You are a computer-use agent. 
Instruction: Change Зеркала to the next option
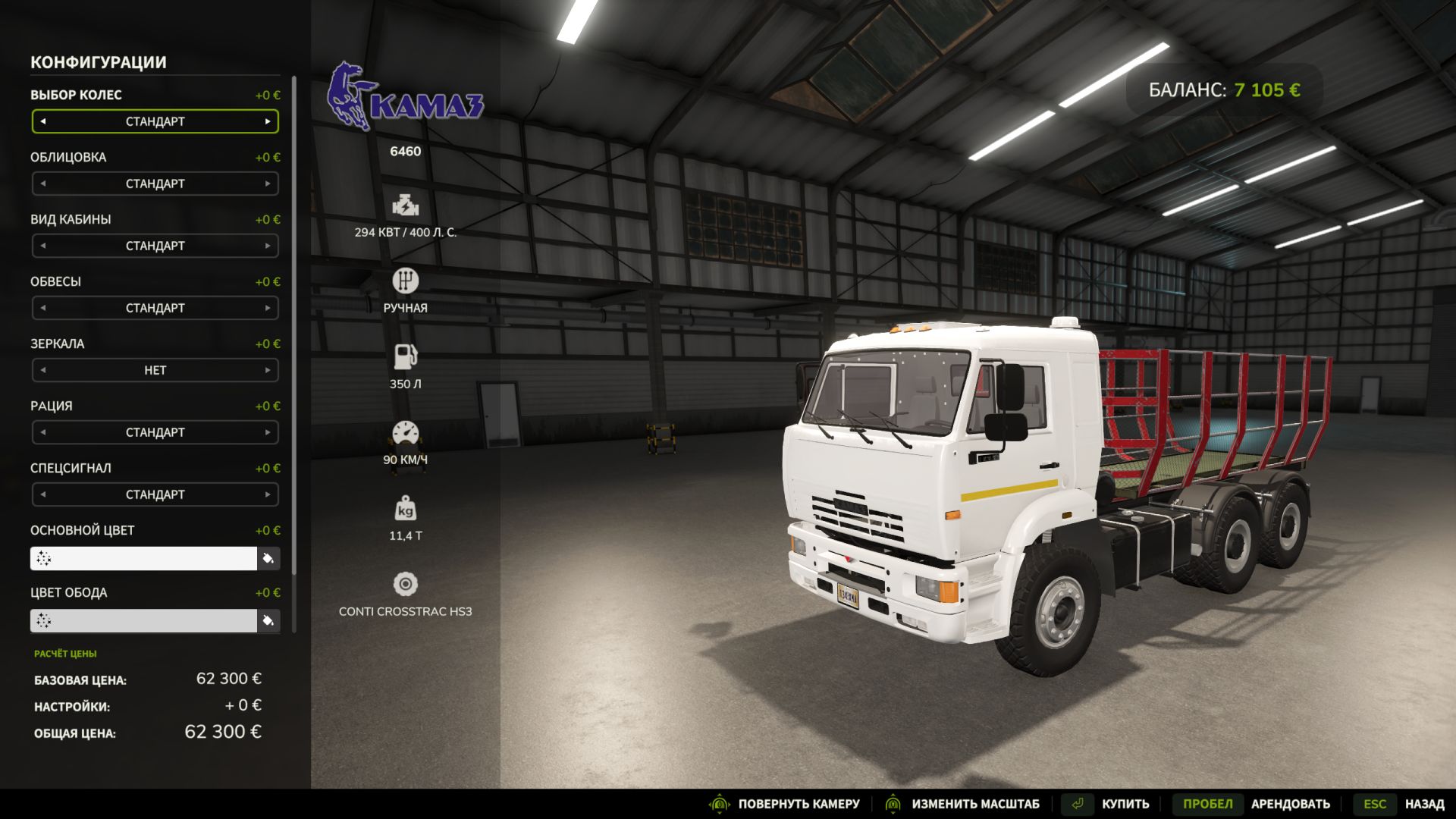point(268,370)
